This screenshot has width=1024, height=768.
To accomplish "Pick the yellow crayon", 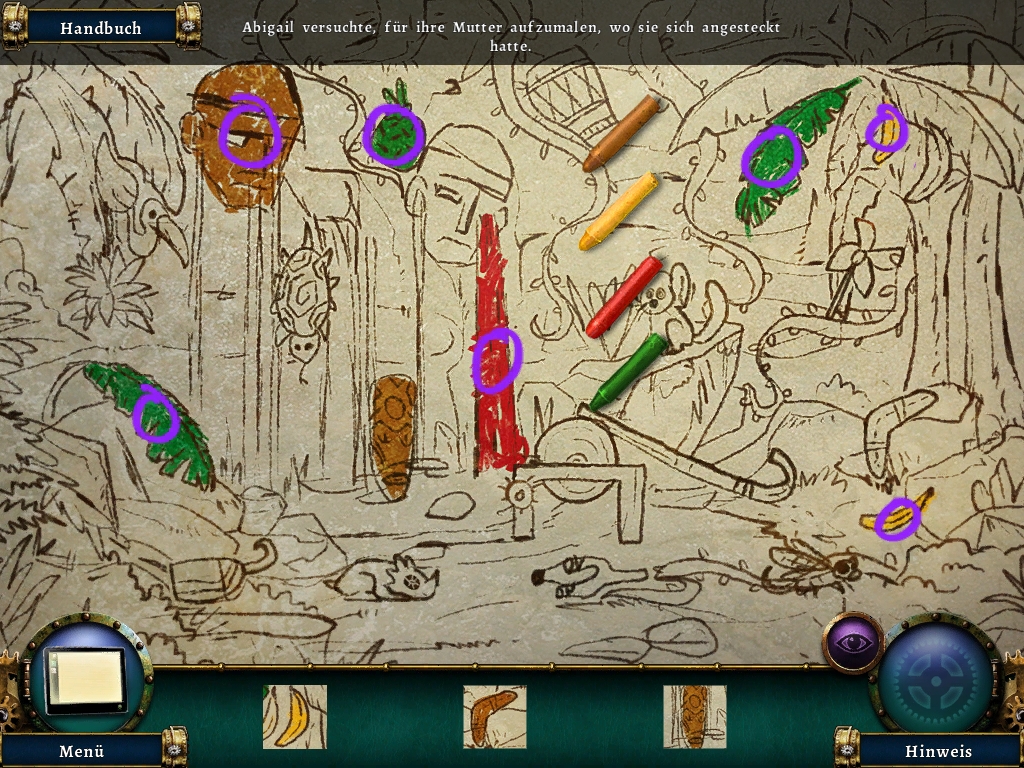I will pos(619,211).
